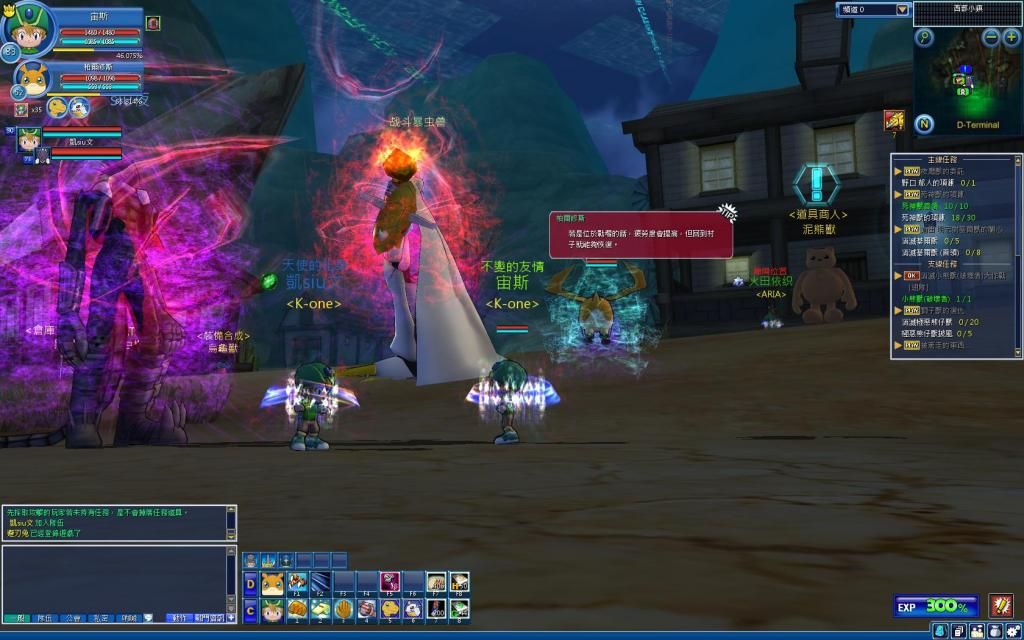Select the Digimon D quickbar toggle
The image size is (1024, 640).
click(250, 584)
